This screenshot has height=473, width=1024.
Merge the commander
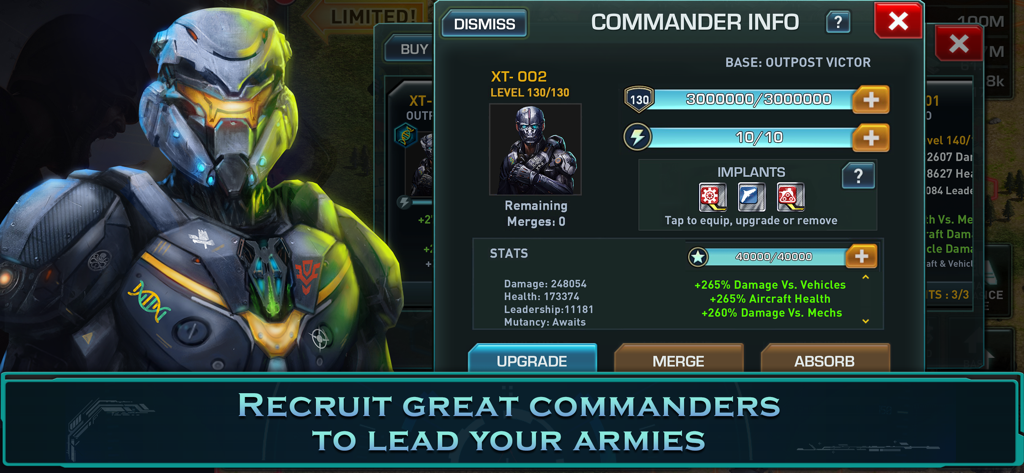pos(678,360)
